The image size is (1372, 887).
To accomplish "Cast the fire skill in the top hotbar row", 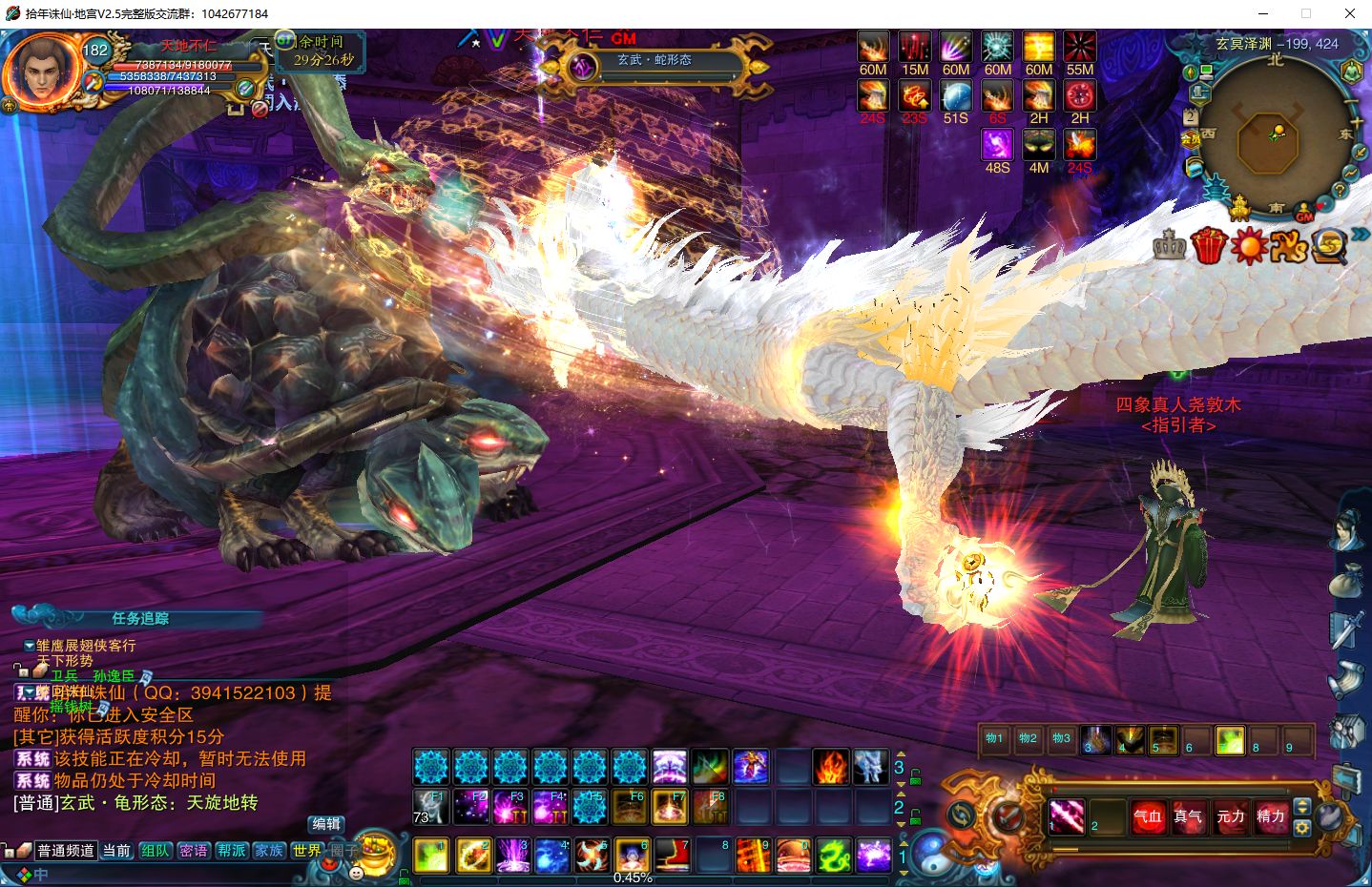I will (x=831, y=767).
